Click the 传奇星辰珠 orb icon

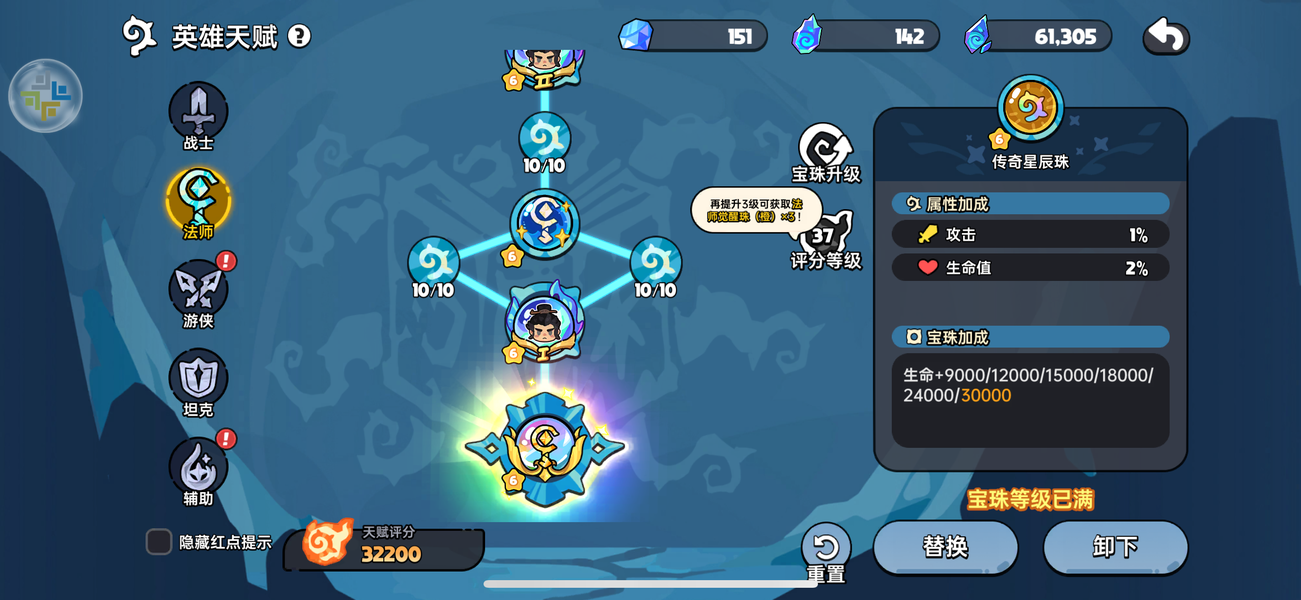[1030, 108]
